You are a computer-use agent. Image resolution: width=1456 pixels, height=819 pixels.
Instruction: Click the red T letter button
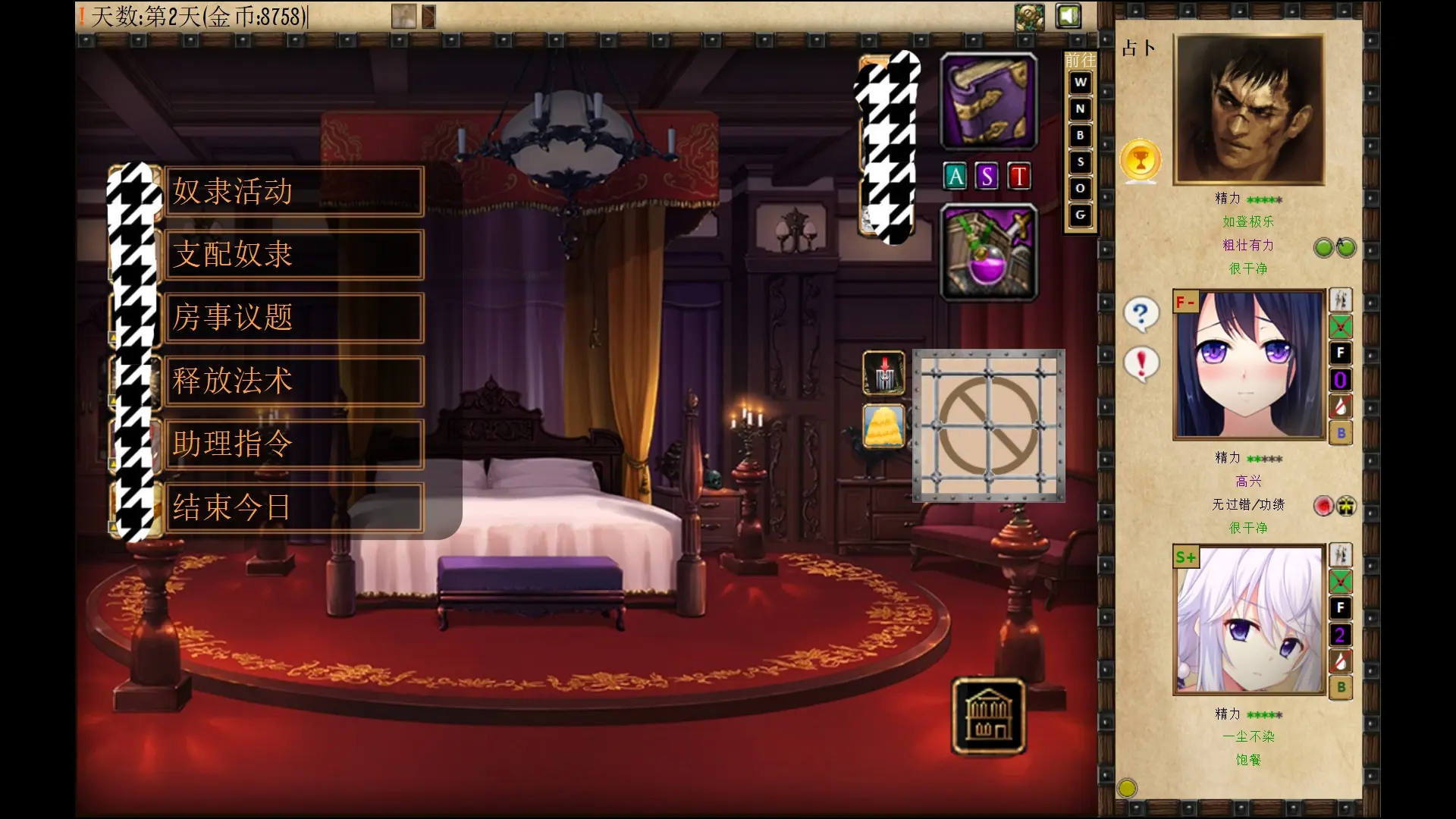coord(1018,177)
